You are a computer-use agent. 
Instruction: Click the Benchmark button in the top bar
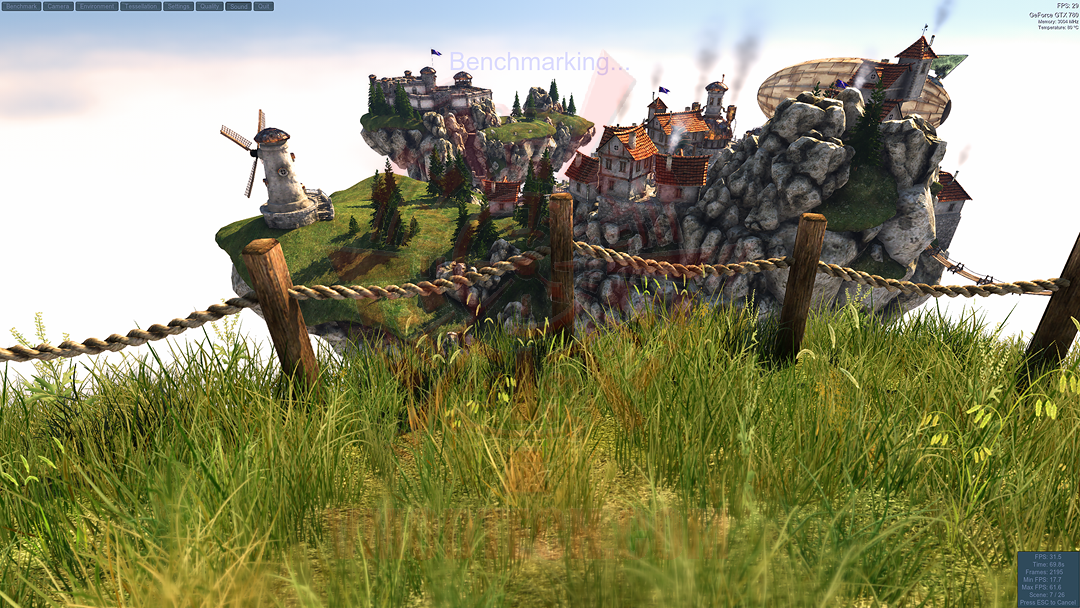(21, 6)
